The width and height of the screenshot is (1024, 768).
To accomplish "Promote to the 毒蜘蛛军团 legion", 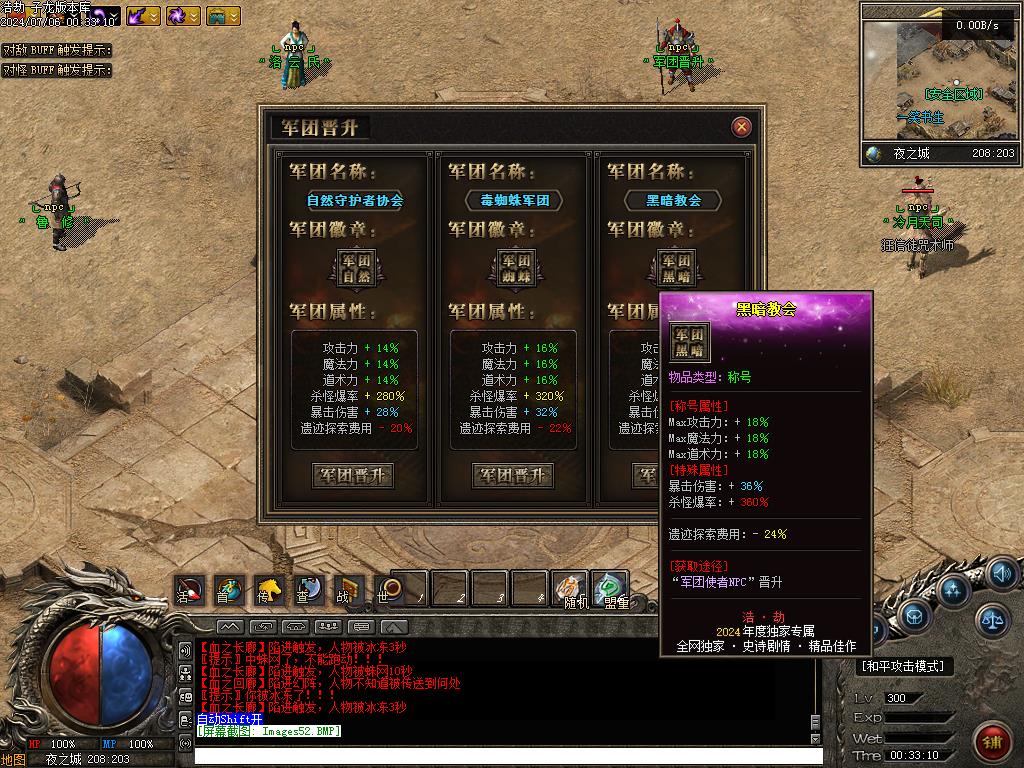I will point(512,476).
